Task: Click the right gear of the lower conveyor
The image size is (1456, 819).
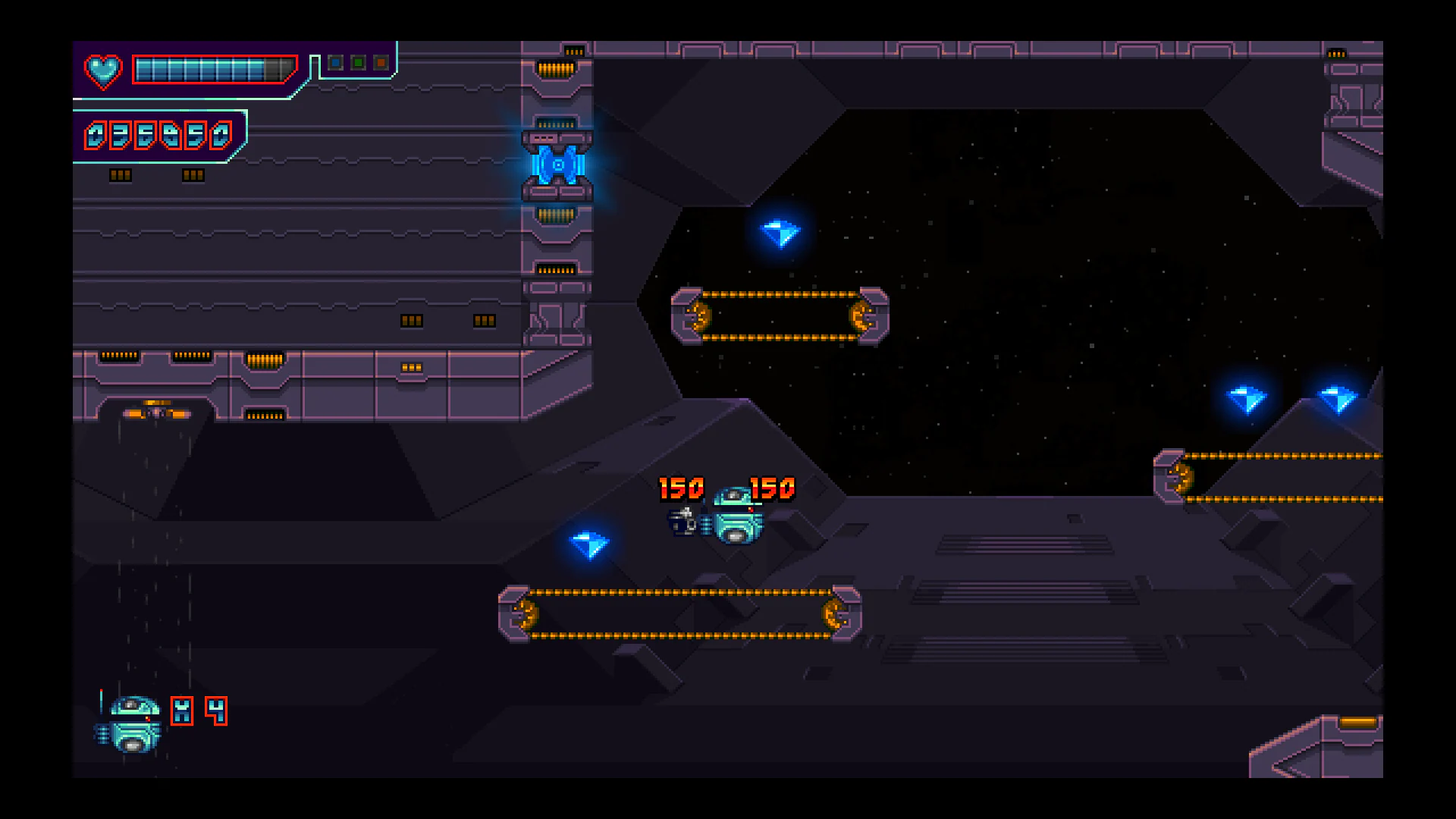Action: click(x=833, y=613)
